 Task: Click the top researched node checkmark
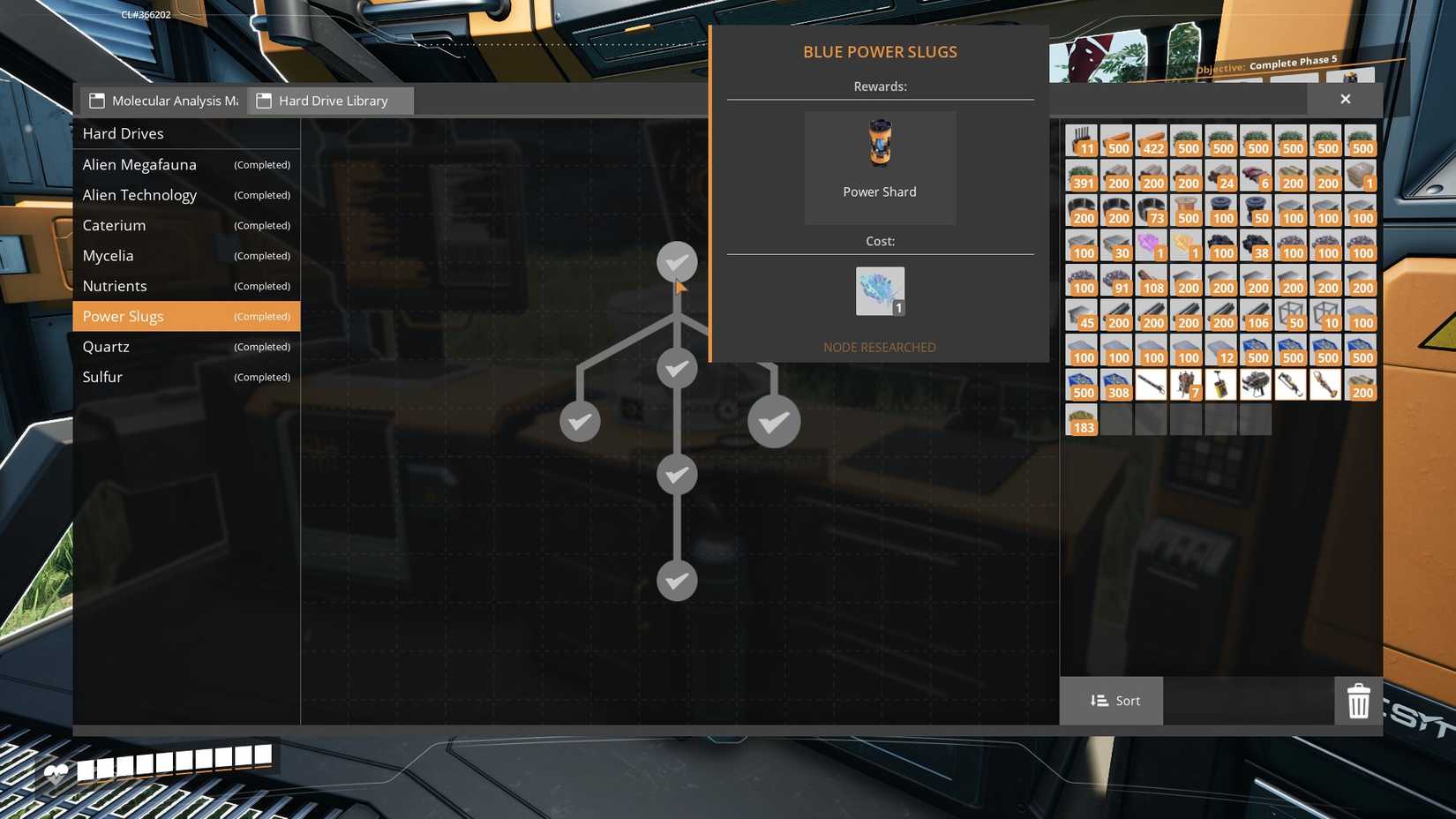tap(677, 261)
